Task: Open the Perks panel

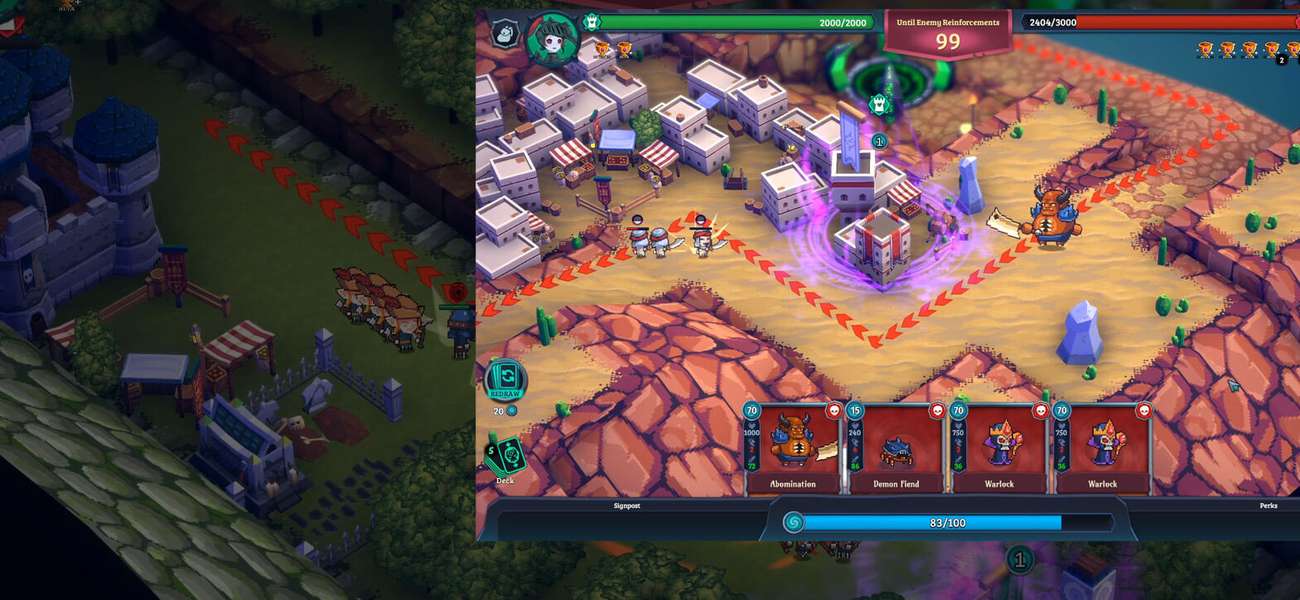Action: pos(1268,506)
